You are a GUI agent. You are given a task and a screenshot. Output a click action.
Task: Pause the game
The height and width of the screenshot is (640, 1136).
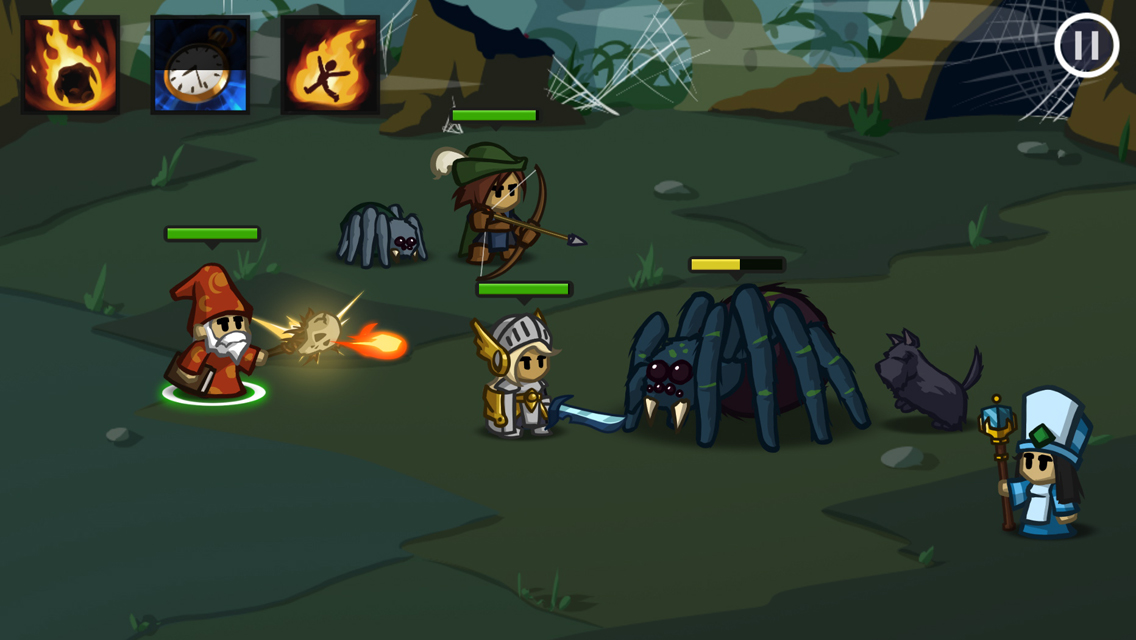tap(1086, 46)
